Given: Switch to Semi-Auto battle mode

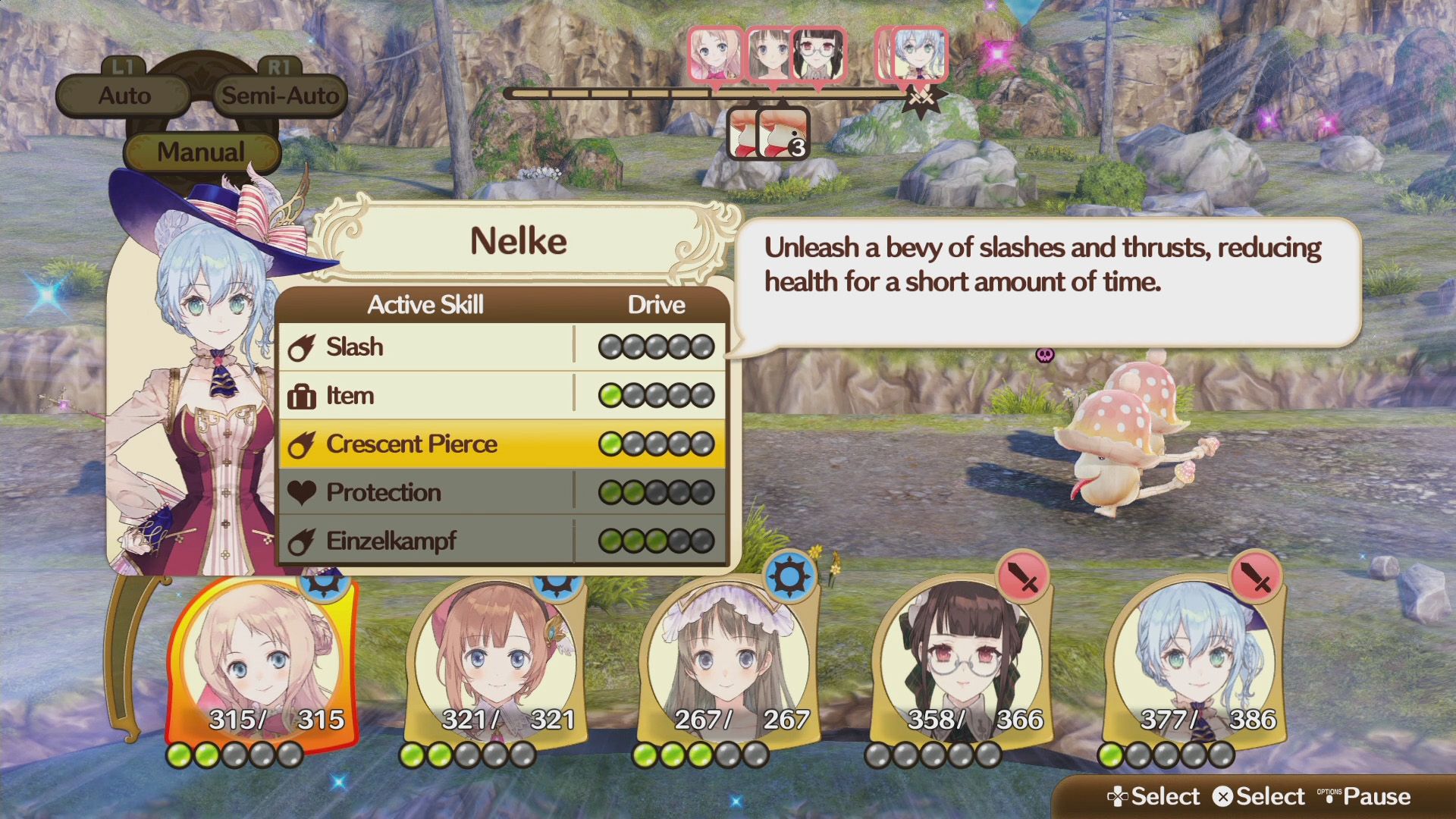Looking at the screenshot, I should click(280, 96).
